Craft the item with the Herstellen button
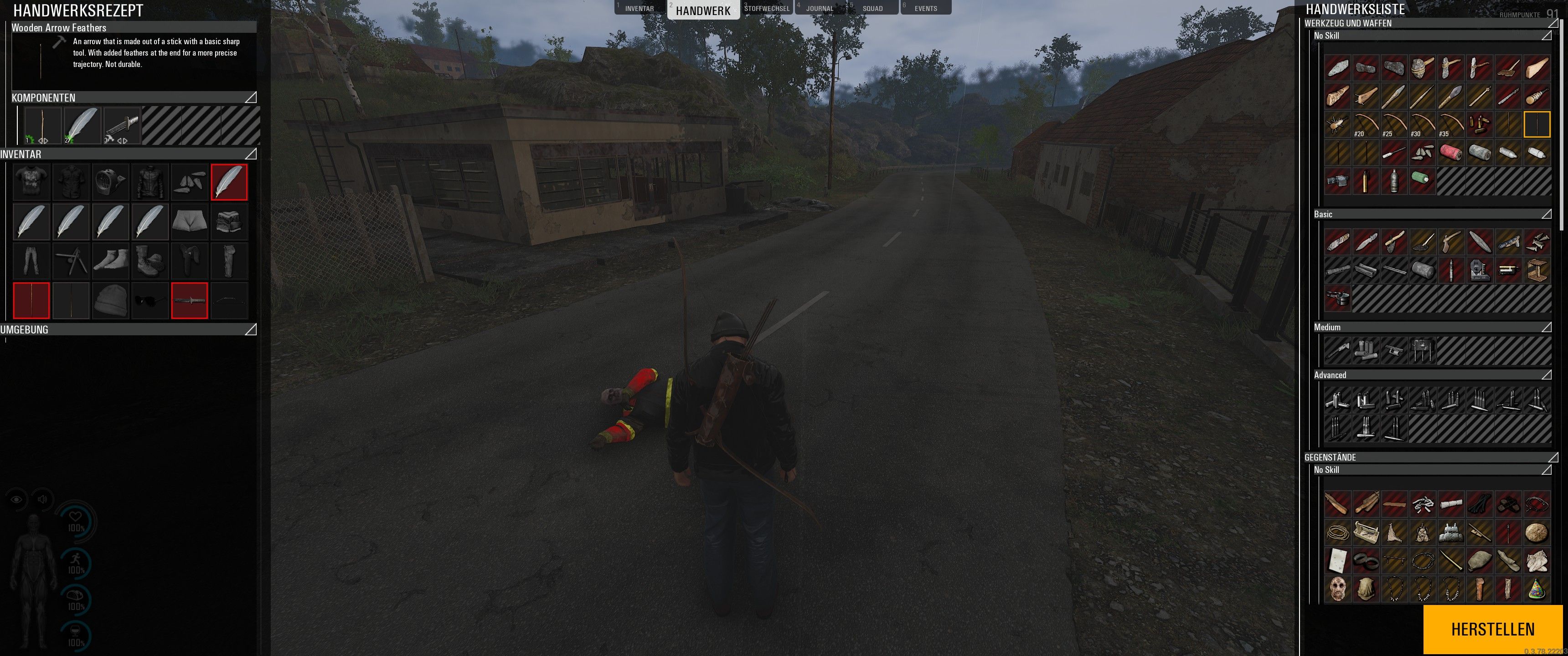 tap(1492, 629)
